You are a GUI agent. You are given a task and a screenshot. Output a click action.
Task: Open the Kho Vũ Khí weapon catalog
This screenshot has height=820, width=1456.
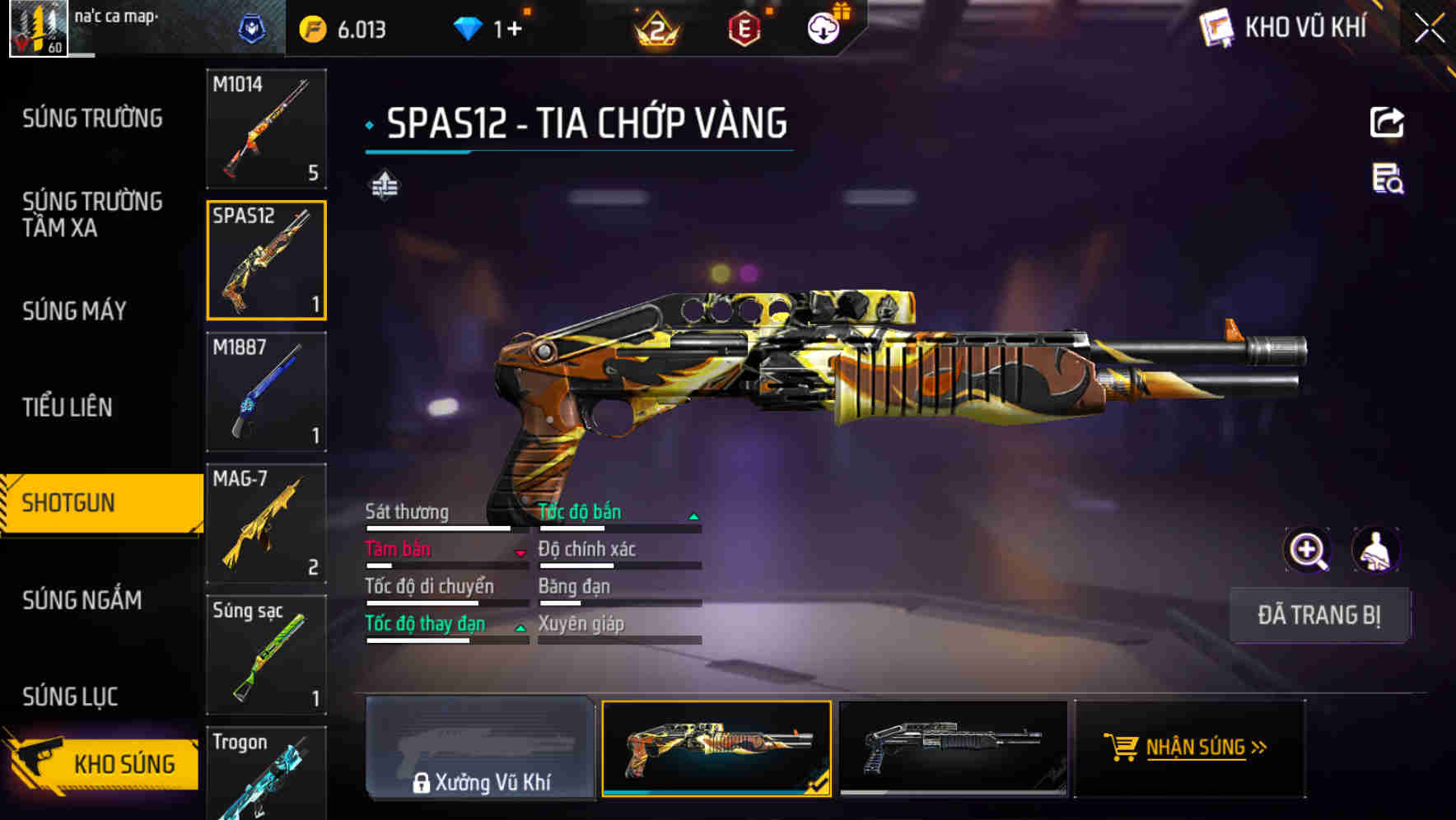click(x=1285, y=27)
